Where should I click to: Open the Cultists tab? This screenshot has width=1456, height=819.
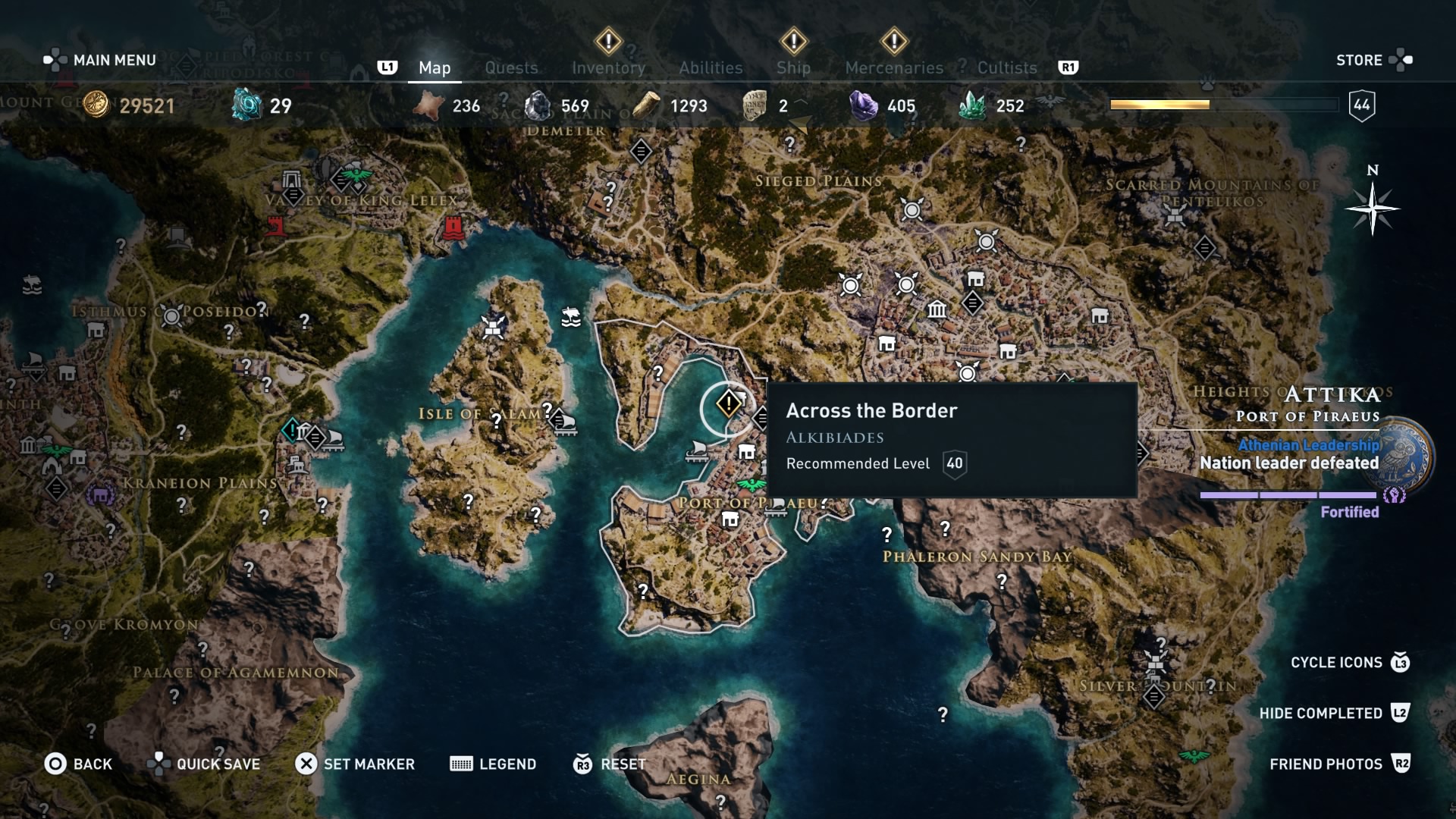pyautogui.click(x=1006, y=67)
